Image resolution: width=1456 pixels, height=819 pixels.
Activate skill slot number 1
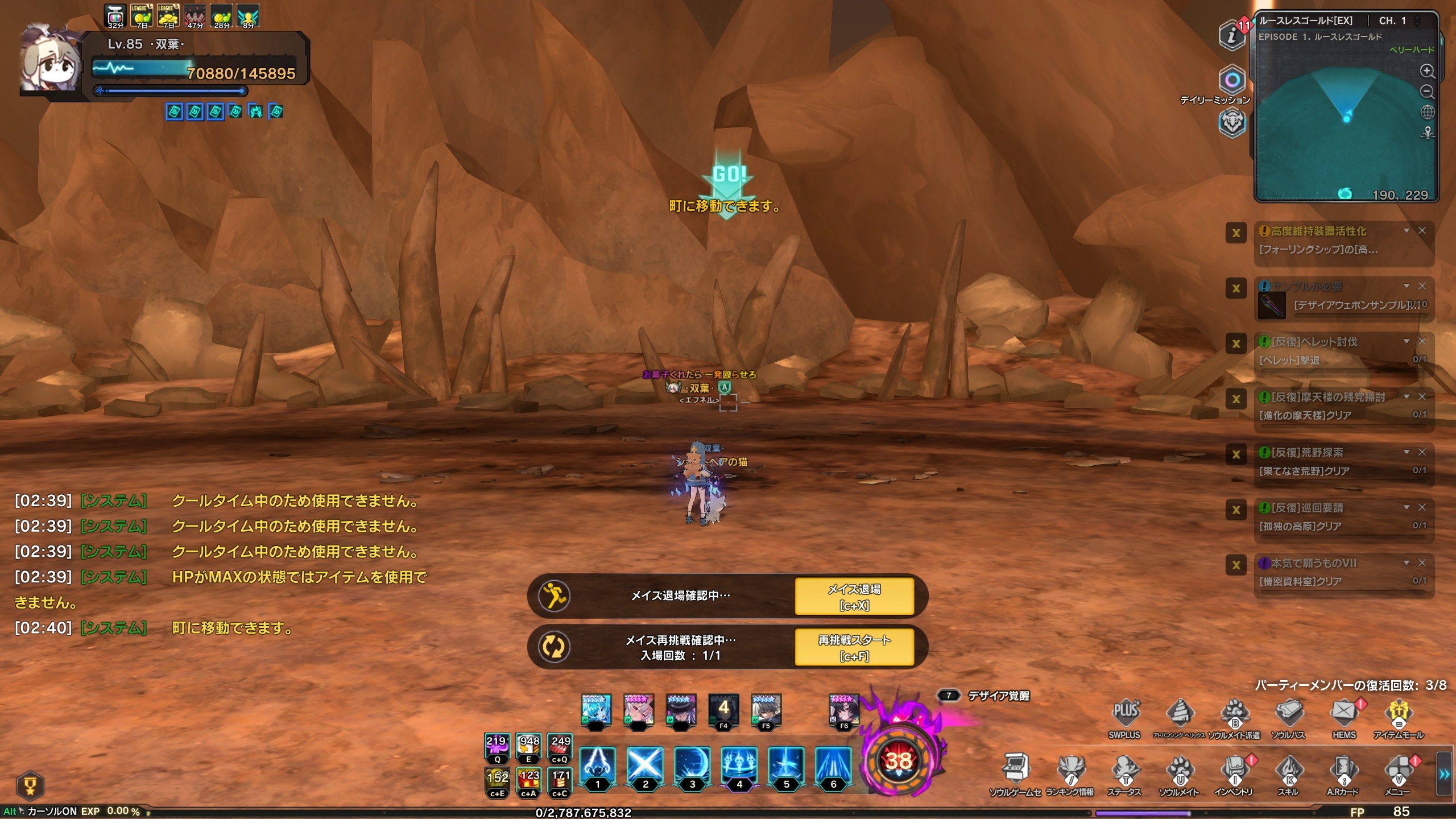click(x=597, y=767)
